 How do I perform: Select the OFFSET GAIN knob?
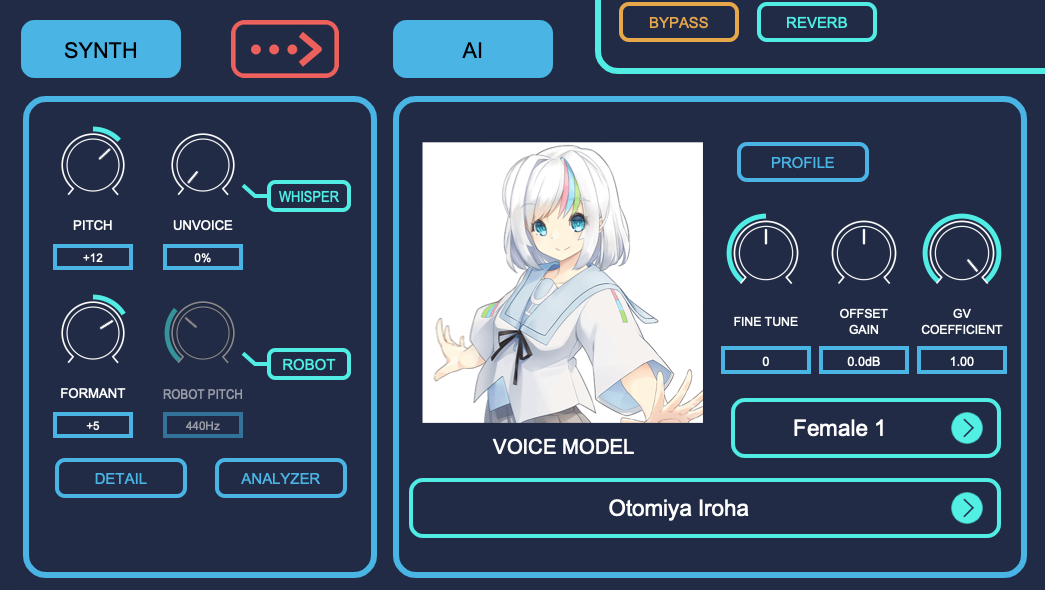(x=863, y=252)
